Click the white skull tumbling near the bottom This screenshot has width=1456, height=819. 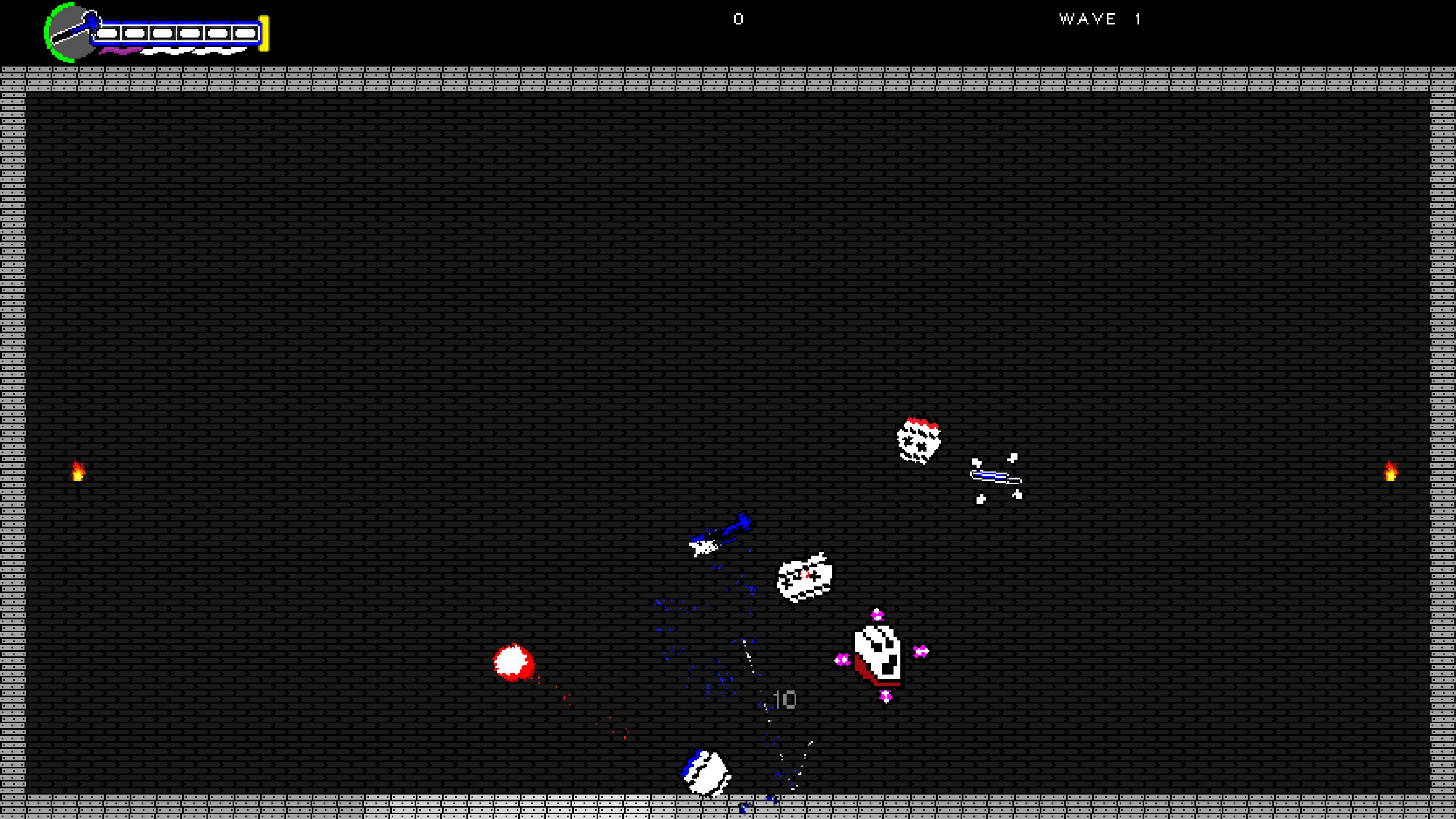[x=705, y=772]
